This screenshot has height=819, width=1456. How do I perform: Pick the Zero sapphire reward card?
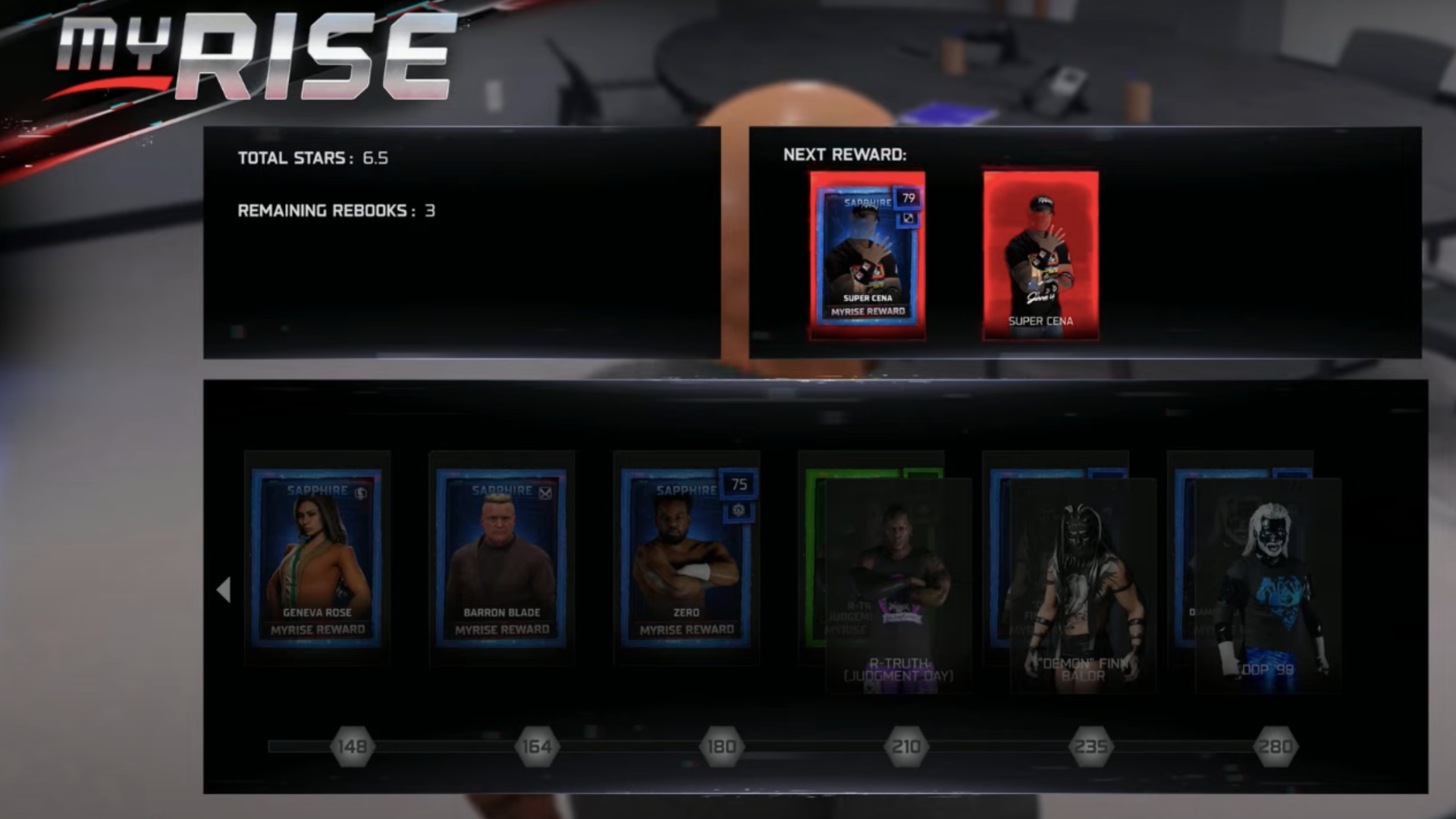coord(686,559)
